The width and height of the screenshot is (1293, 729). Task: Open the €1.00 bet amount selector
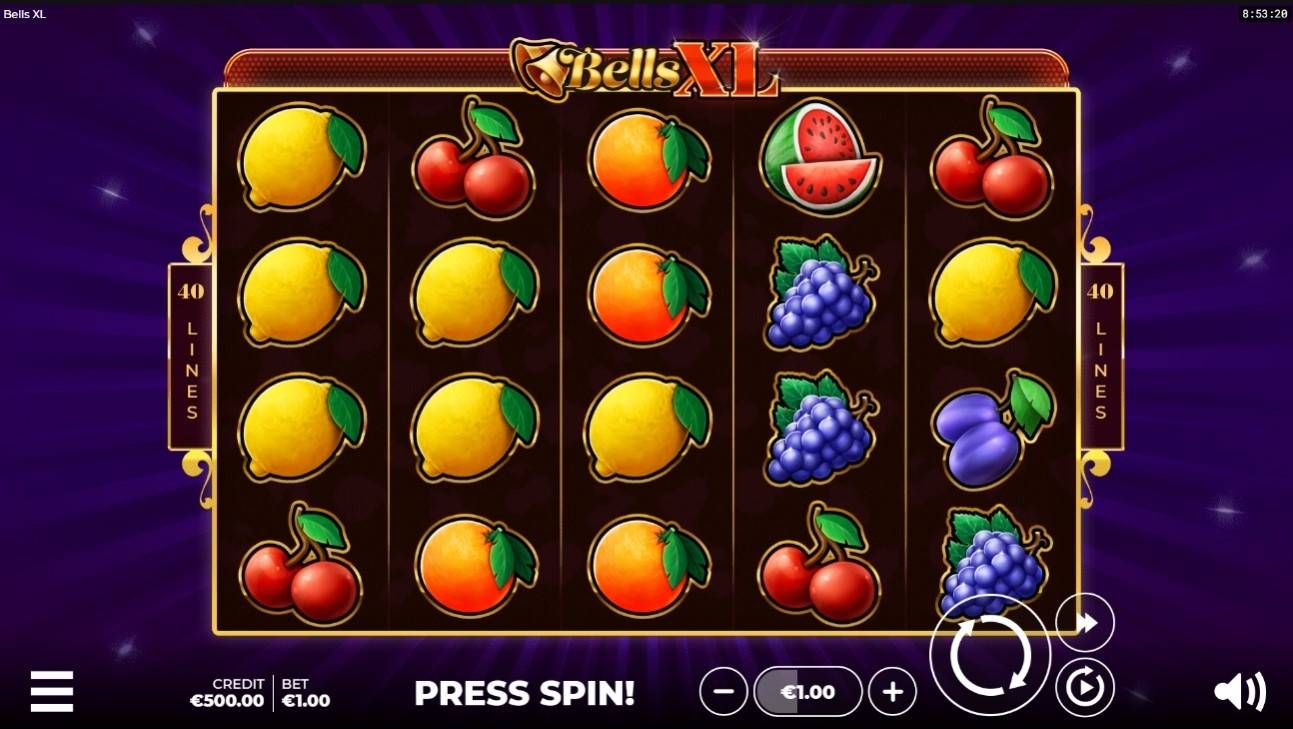point(807,691)
